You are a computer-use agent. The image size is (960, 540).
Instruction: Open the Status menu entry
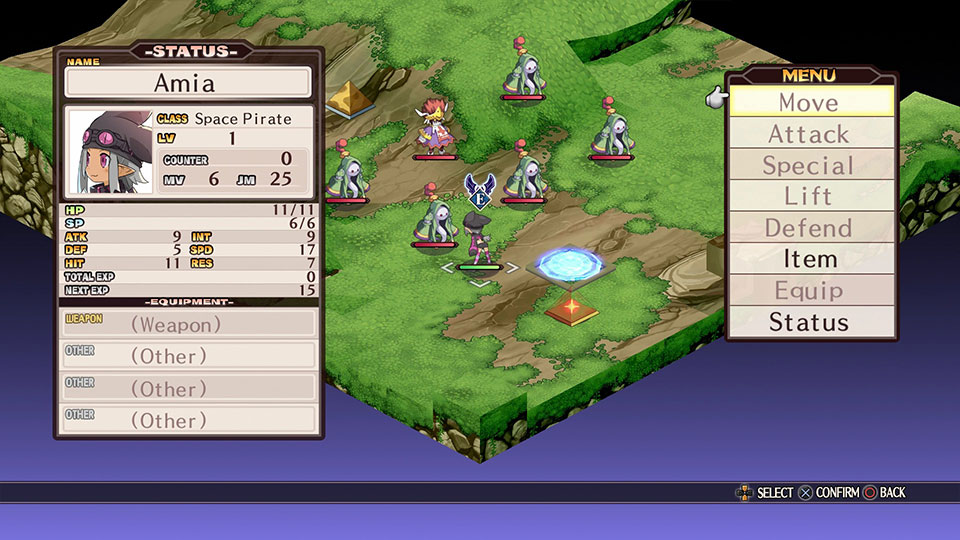810,322
